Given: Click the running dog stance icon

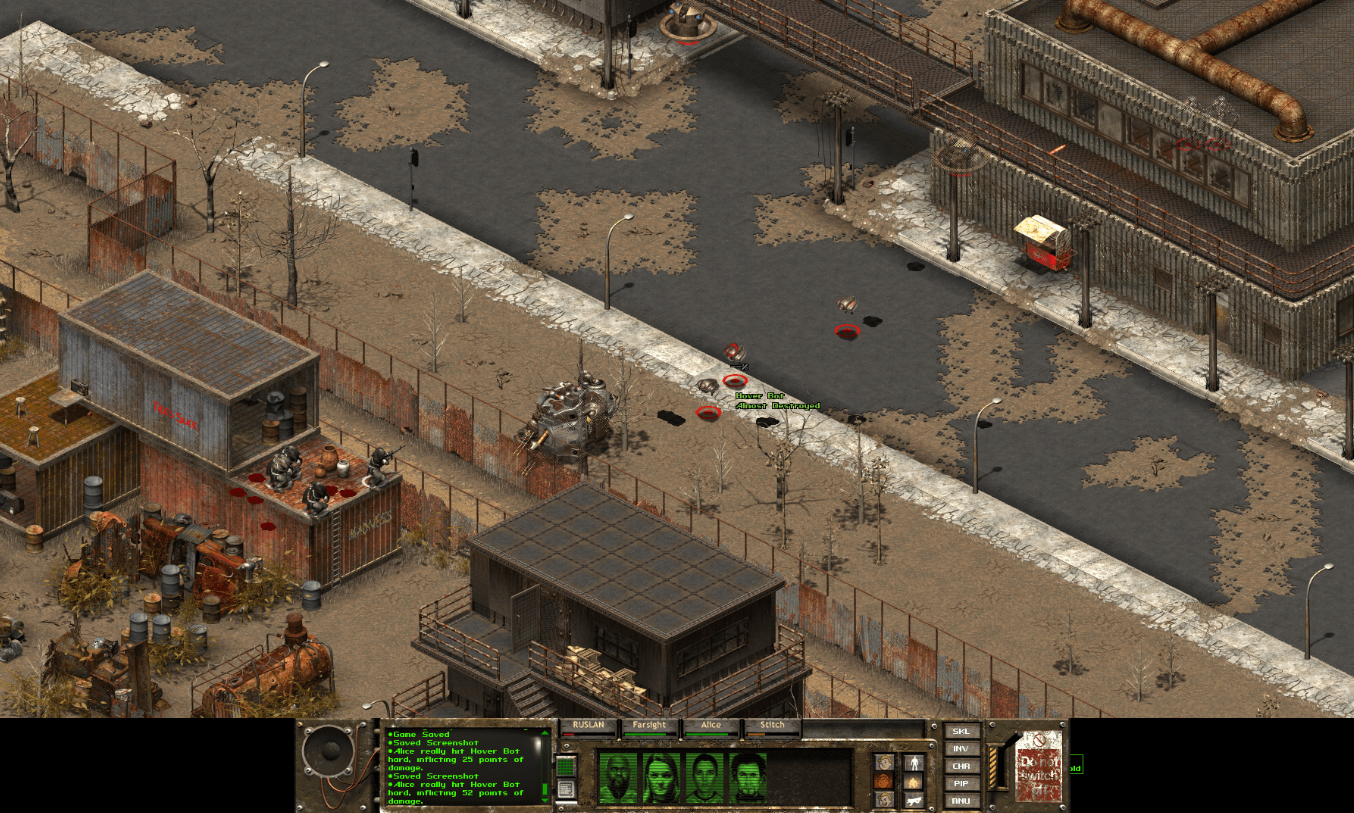Looking at the screenshot, I should pos(913,800).
